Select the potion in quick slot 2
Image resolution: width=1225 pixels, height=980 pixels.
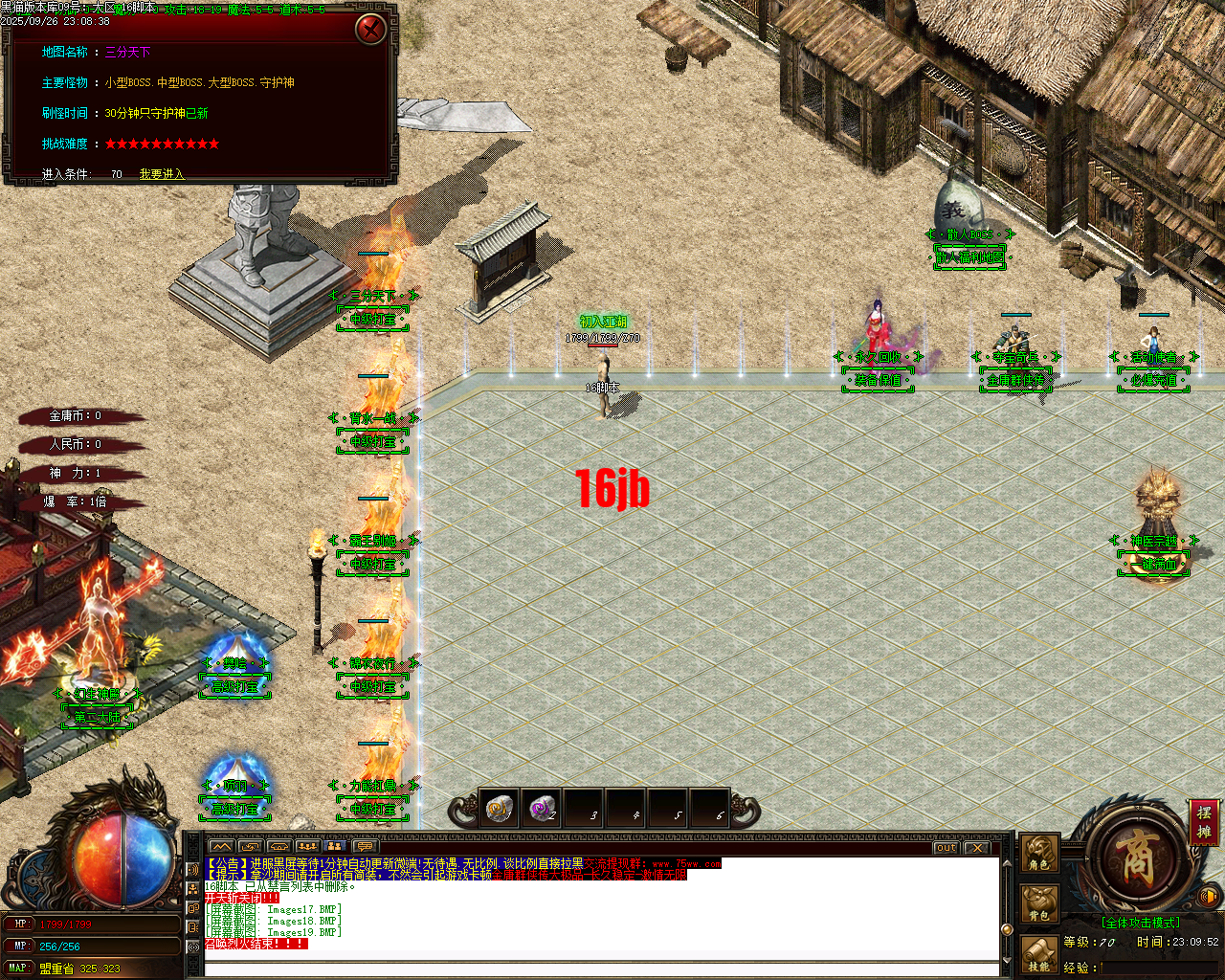coord(542,809)
